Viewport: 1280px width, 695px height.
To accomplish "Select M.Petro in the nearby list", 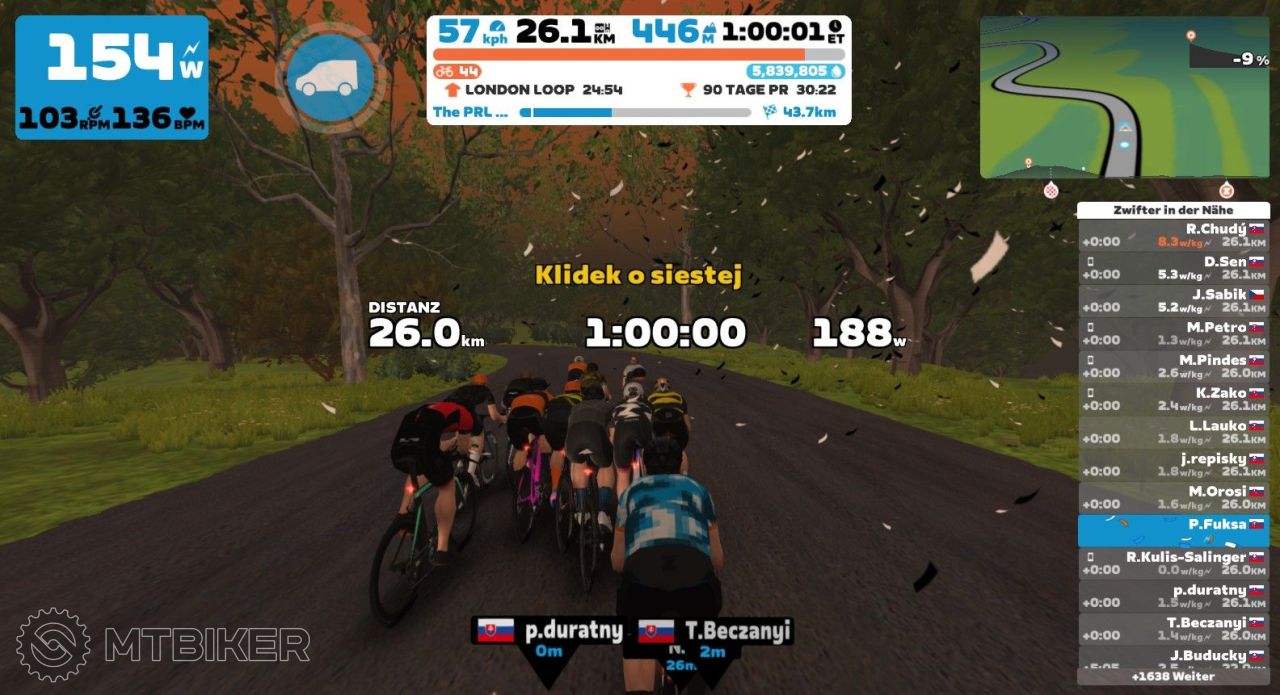I will [1173, 334].
